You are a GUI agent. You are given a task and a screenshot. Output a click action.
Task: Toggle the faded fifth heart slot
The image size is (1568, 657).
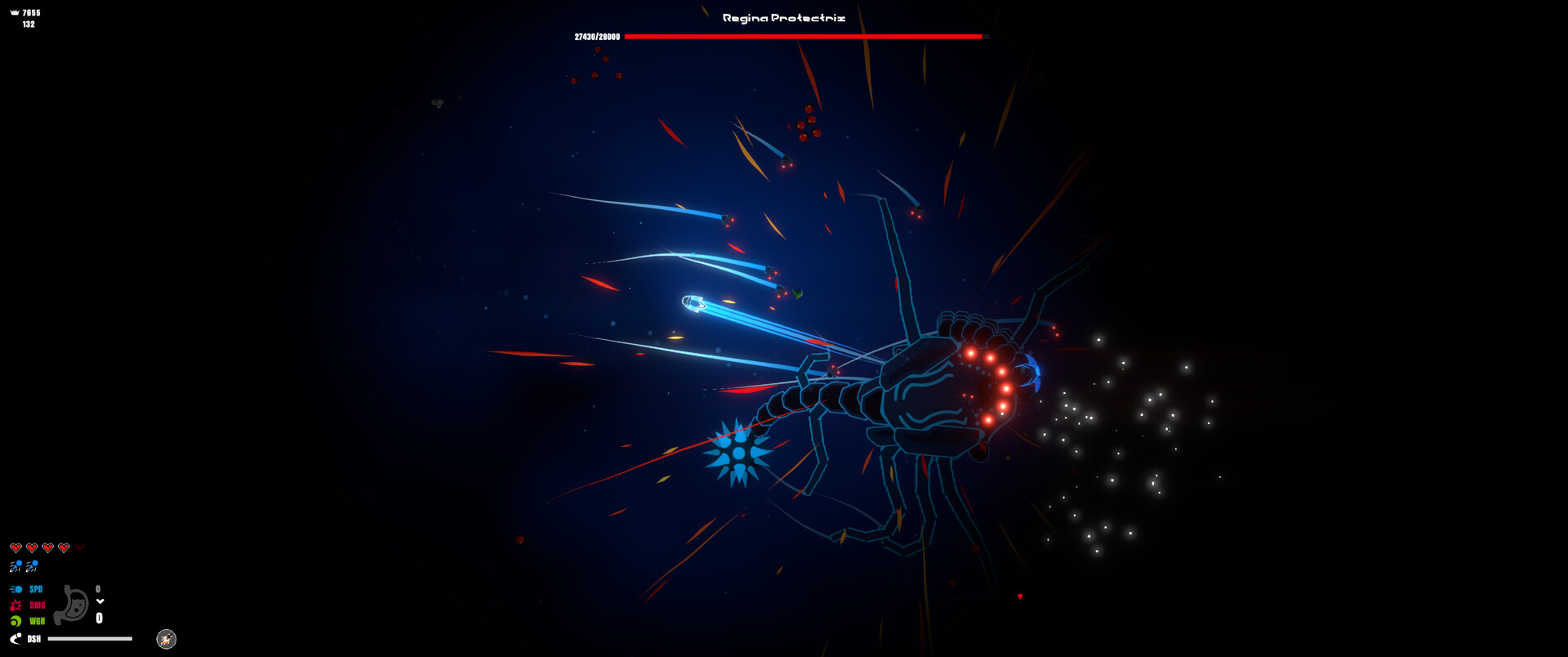(x=81, y=547)
